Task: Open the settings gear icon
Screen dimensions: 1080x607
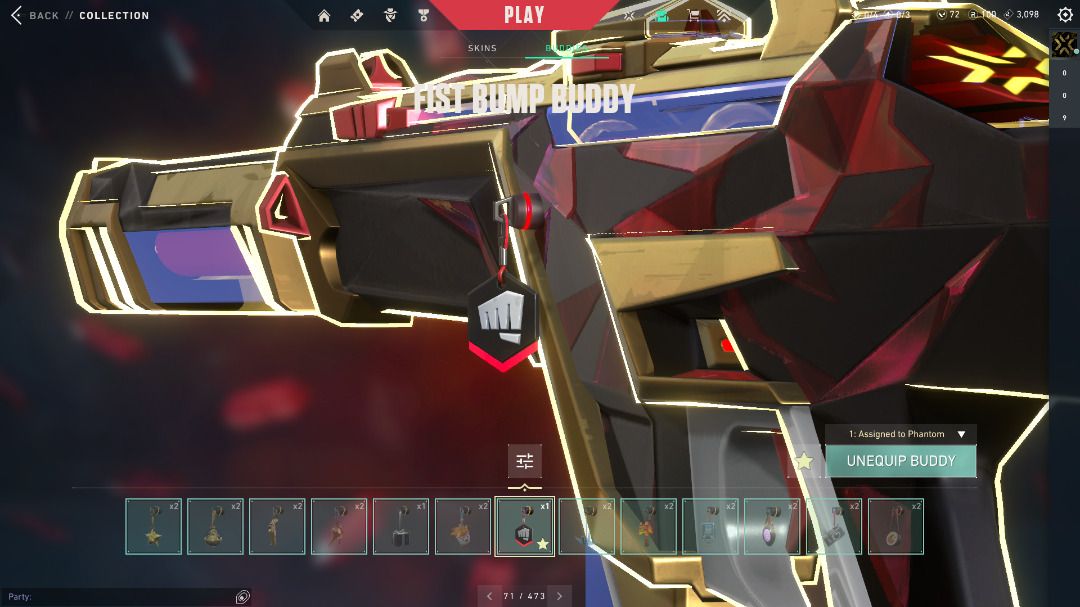Action: pos(1065,16)
